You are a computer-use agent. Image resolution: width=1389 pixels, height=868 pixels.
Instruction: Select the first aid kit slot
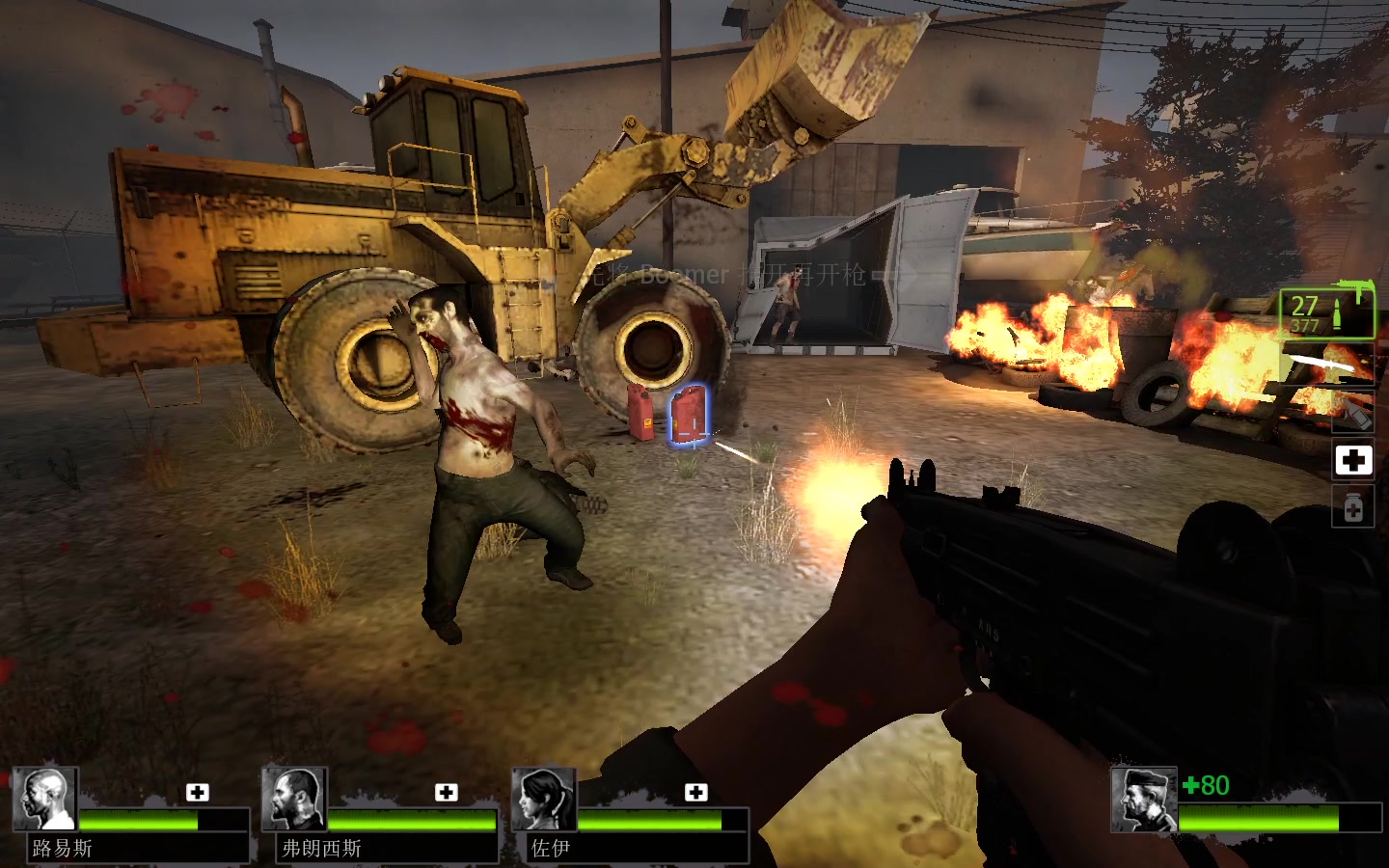pyautogui.click(x=1352, y=460)
